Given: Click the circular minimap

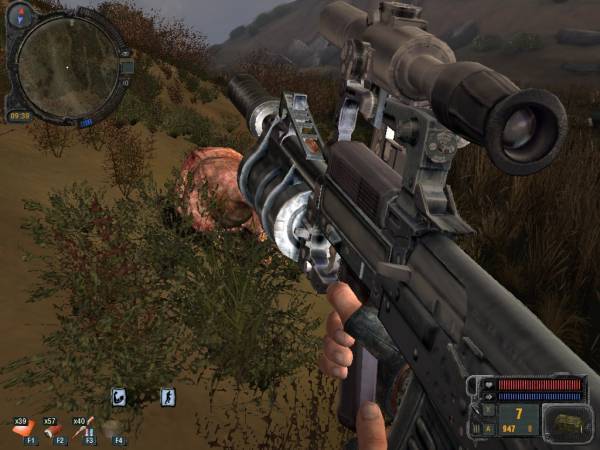Looking at the screenshot, I should coord(66,63).
